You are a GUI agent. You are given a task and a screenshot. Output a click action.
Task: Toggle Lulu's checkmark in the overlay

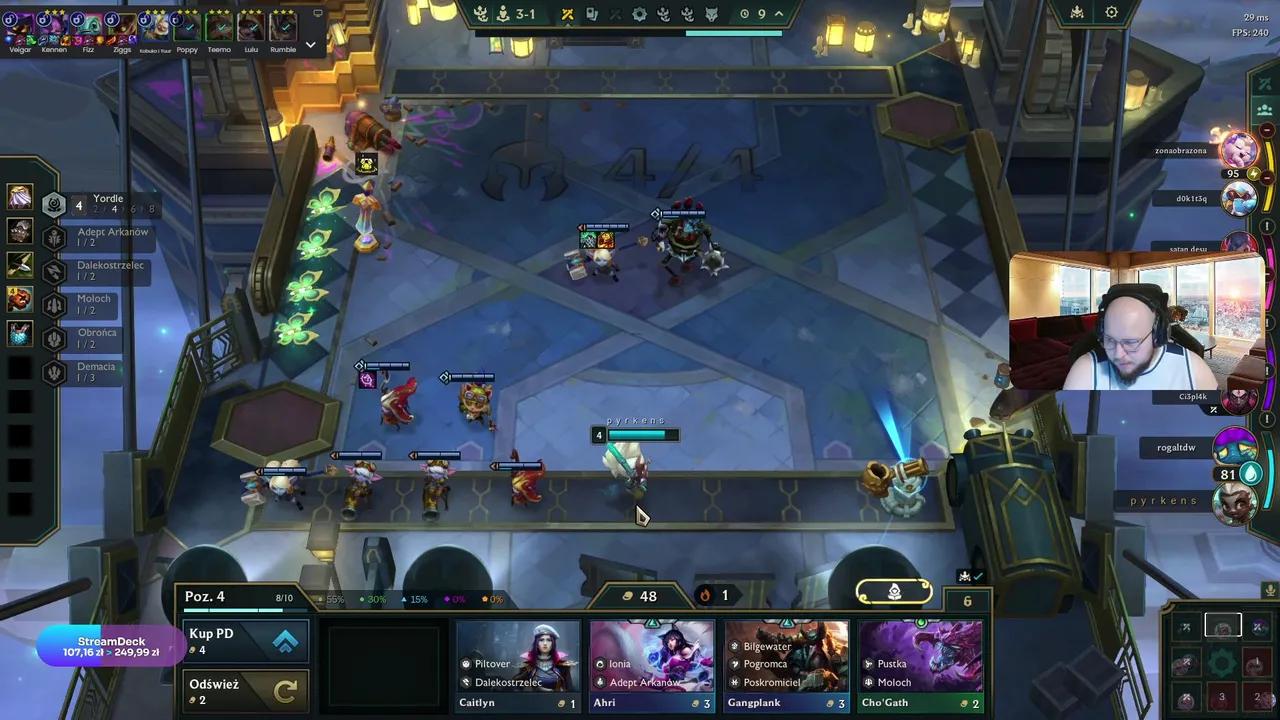pyautogui.click(x=254, y=26)
